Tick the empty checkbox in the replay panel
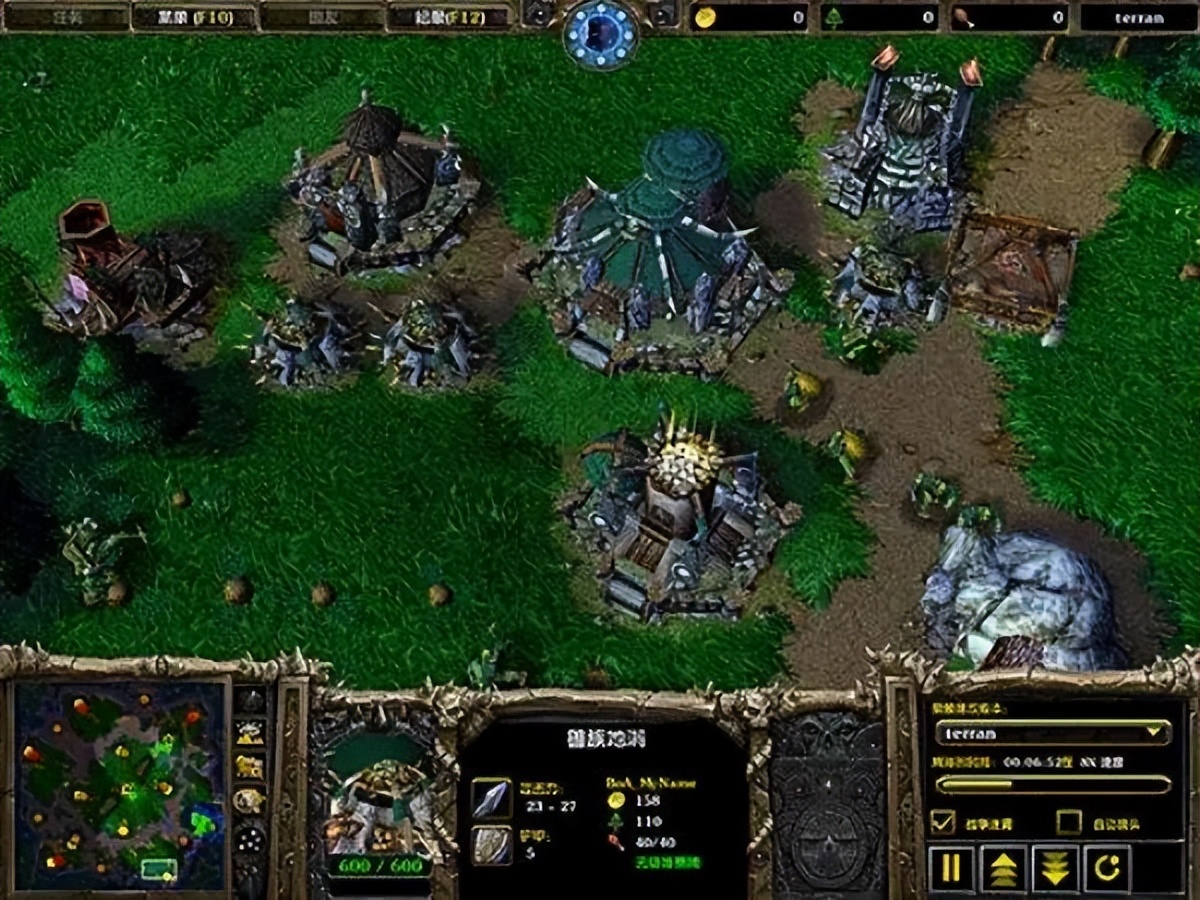 1069,822
